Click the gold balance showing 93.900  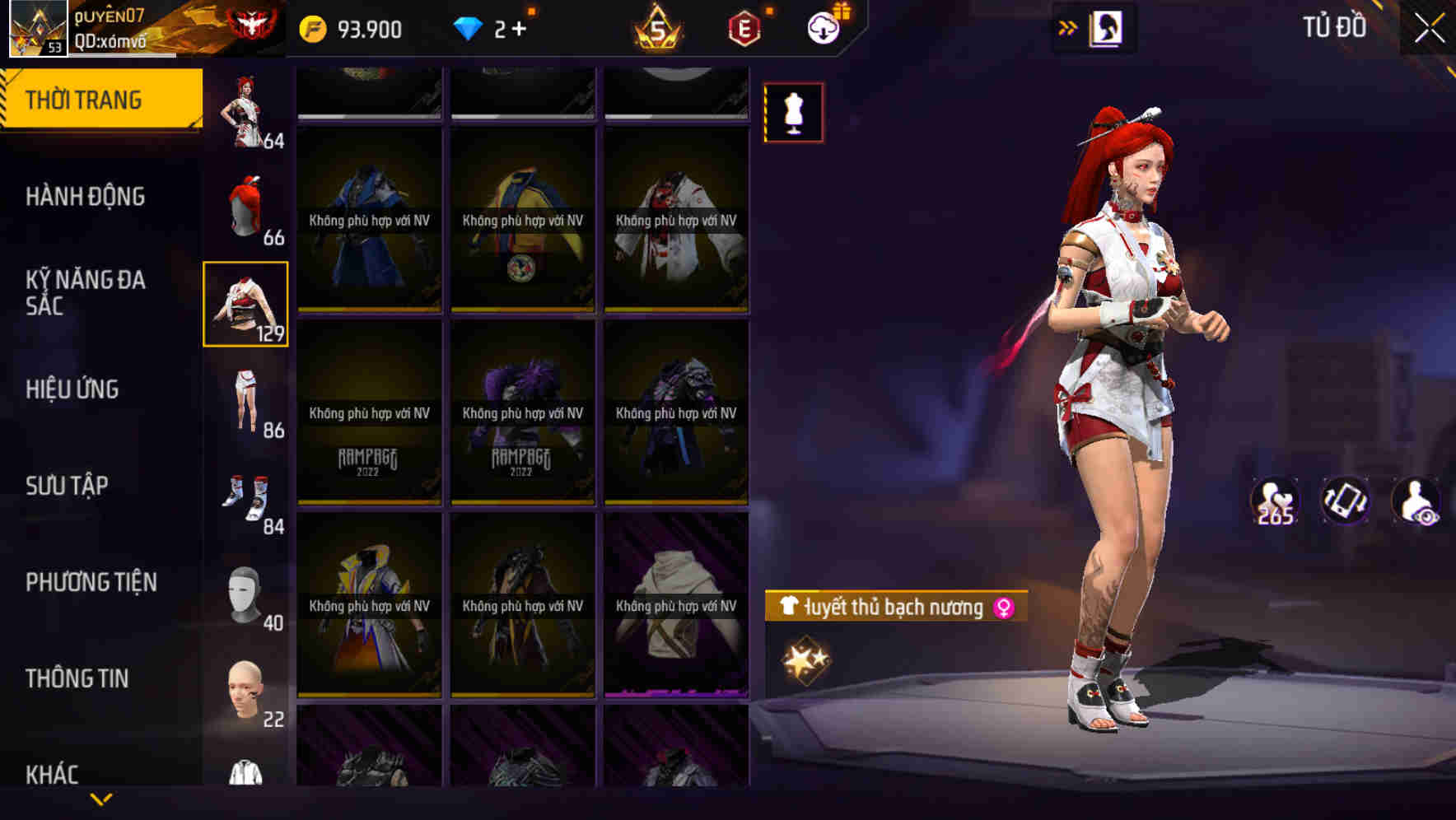pos(356,29)
